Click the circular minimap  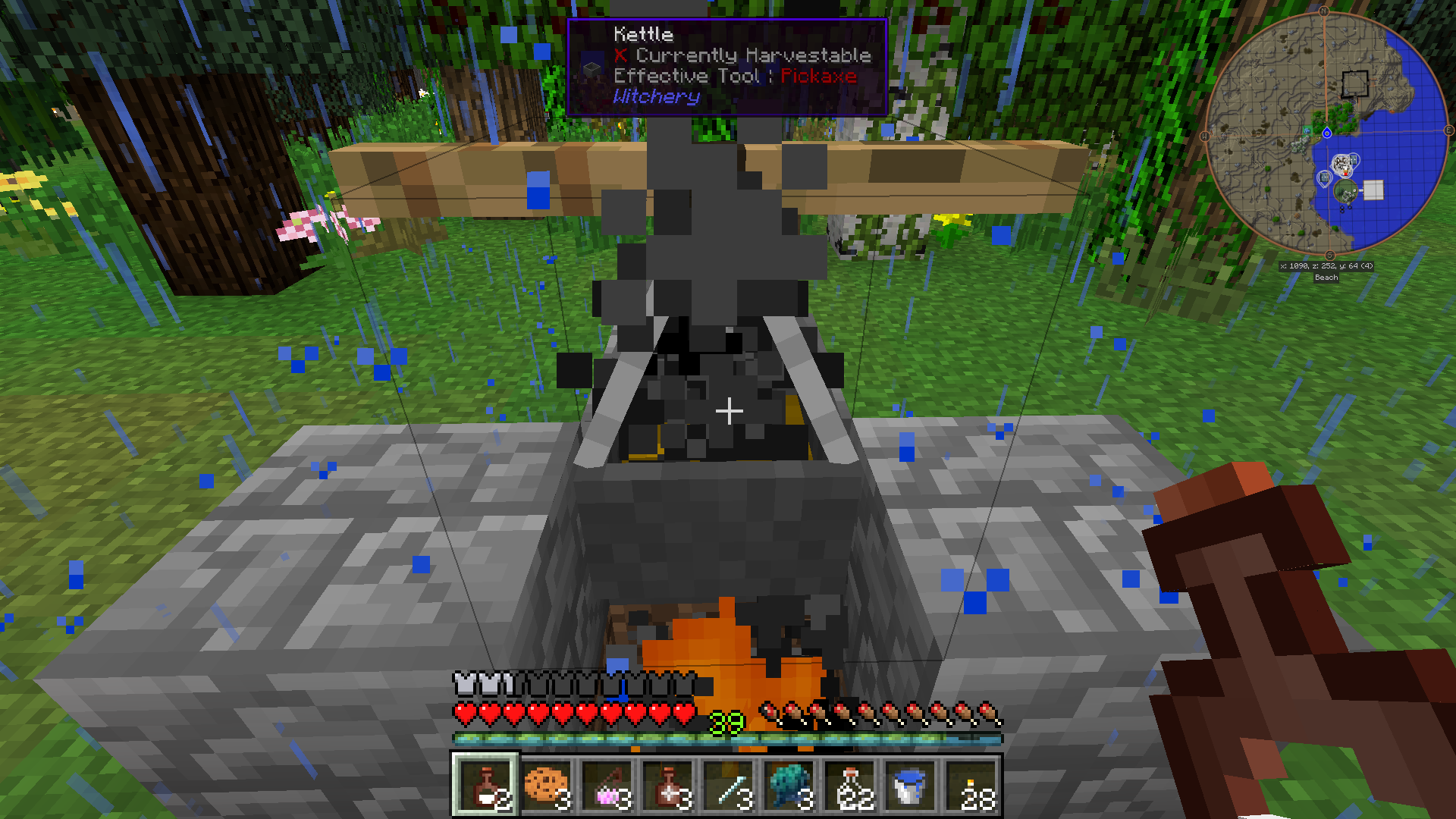[1326, 133]
